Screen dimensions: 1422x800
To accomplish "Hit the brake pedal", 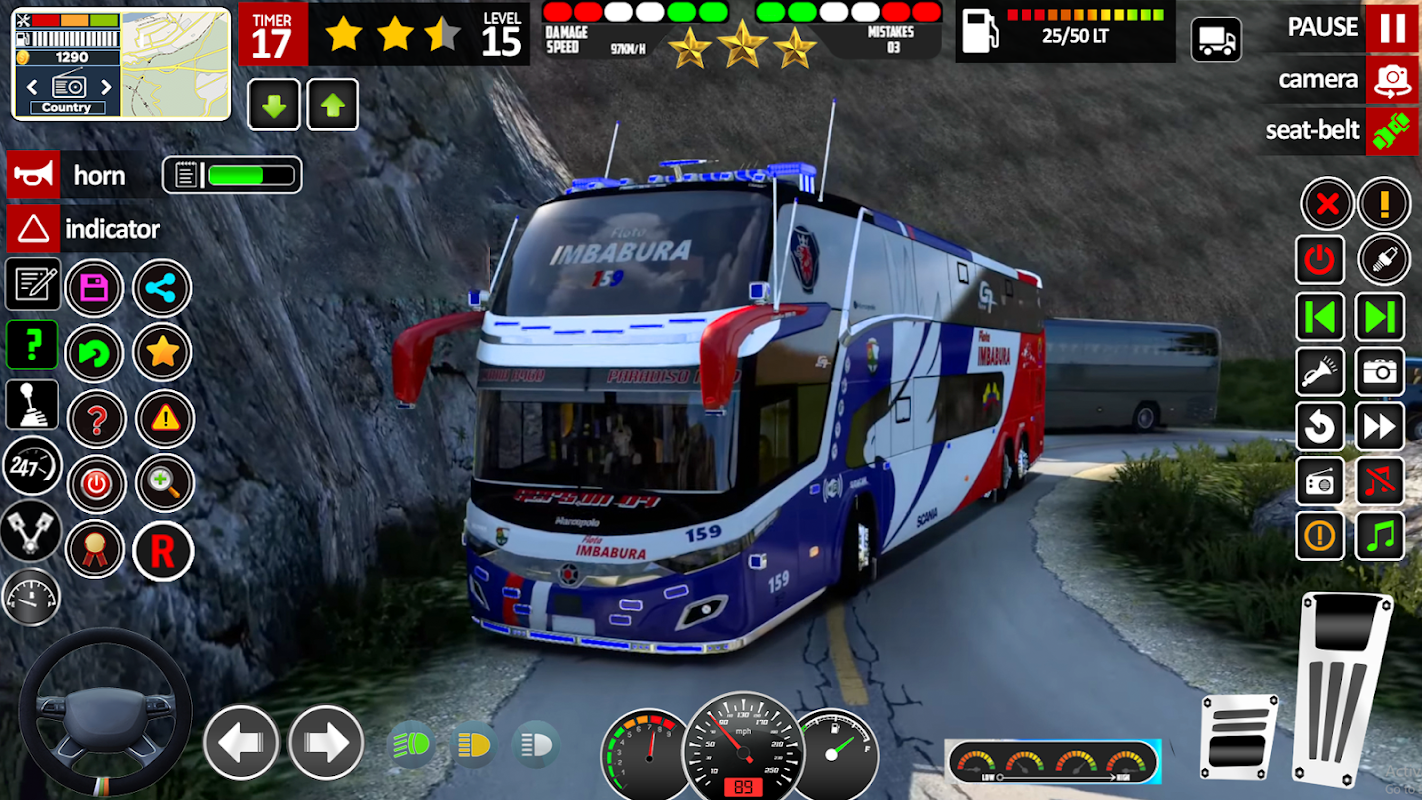I will click(x=1240, y=736).
